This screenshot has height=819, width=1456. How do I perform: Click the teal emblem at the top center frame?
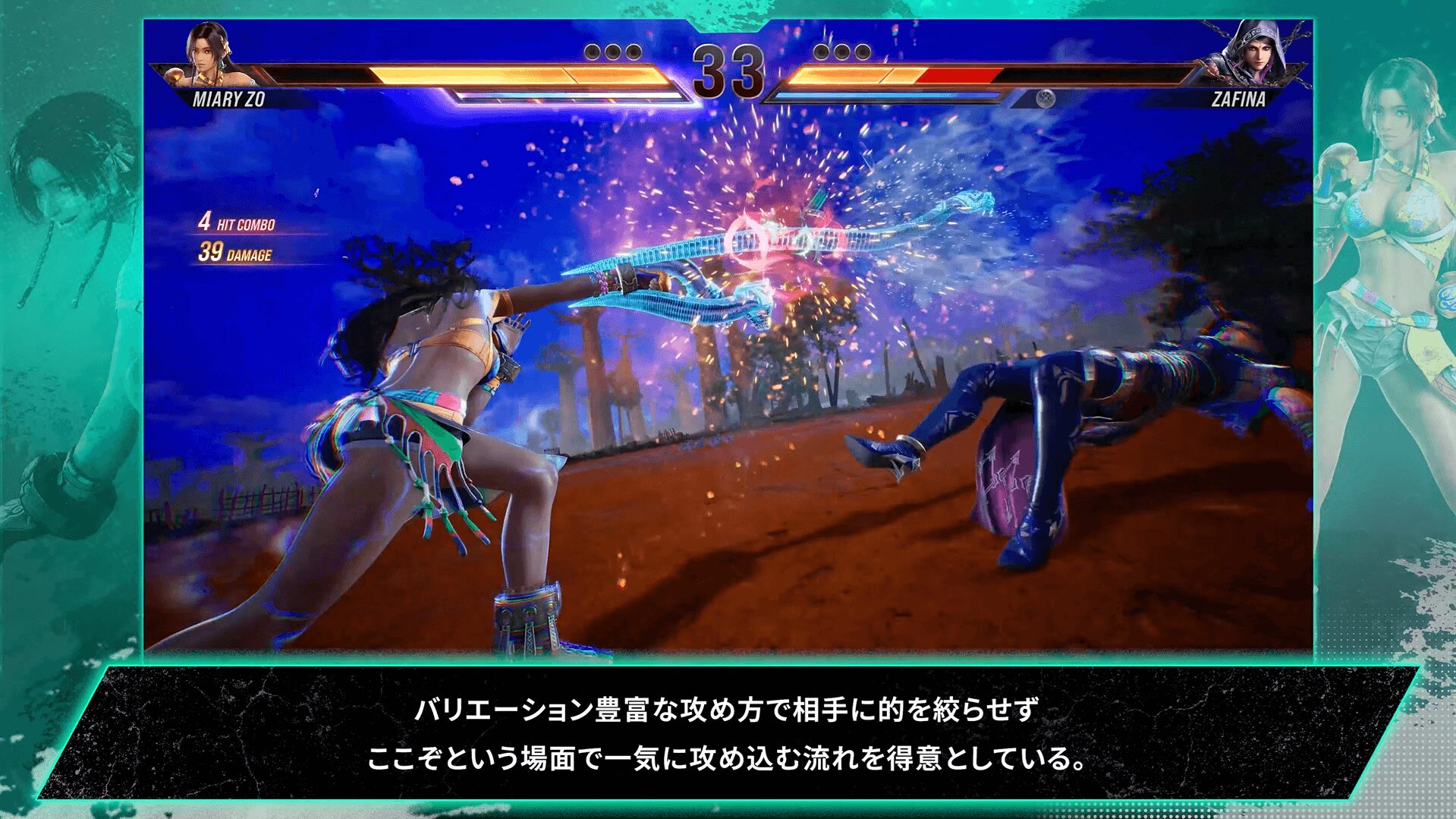point(729,21)
